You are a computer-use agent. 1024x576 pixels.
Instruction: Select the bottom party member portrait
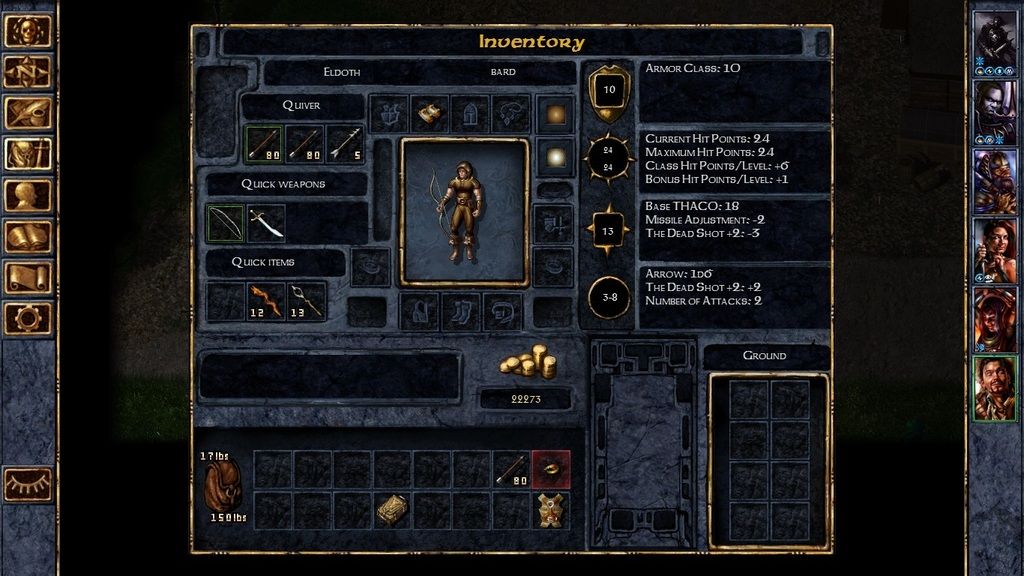(x=995, y=388)
